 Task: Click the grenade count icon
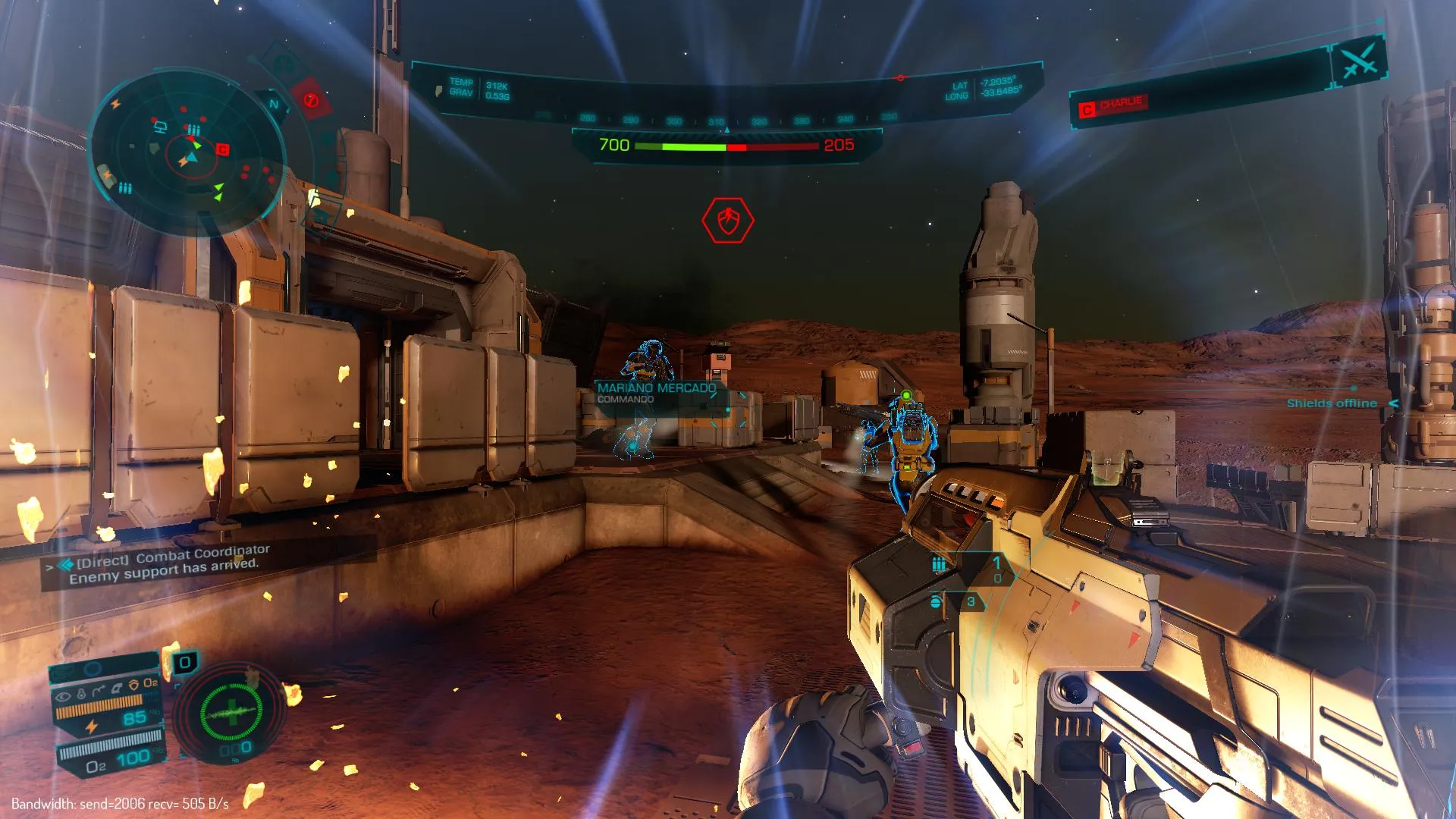[937, 601]
